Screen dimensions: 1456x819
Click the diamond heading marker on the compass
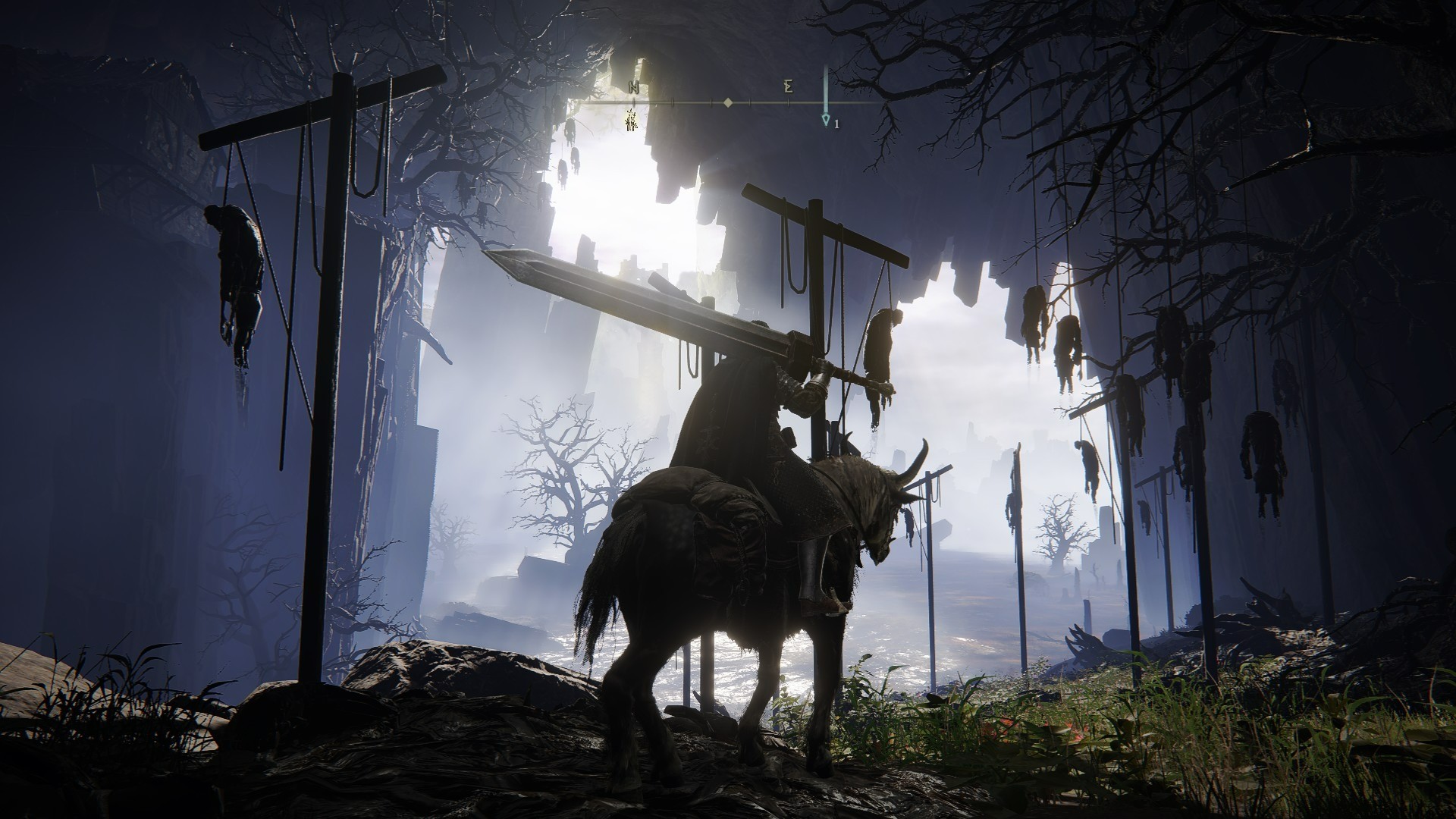[x=727, y=102]
